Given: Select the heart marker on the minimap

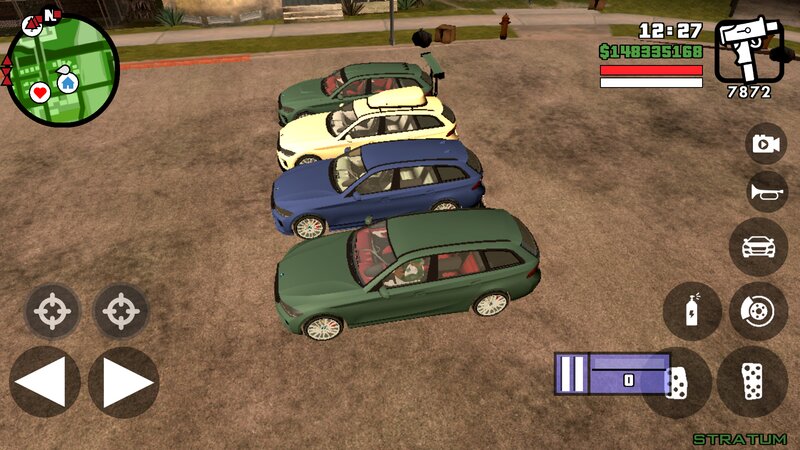Looking at the screenshot, I should pyautogui.click(x=40, y=92).
